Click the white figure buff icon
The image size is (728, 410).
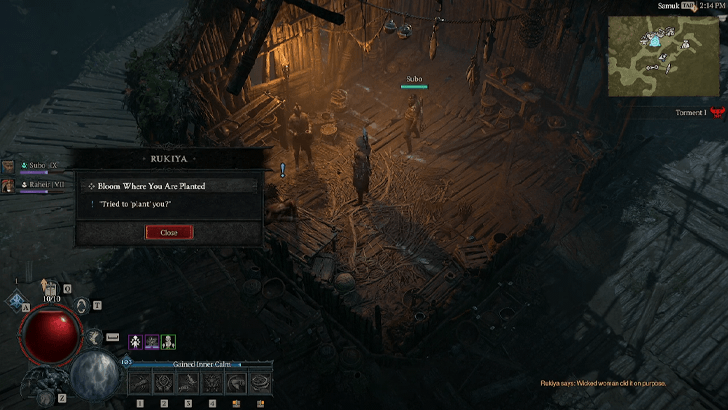pos(135,341)
